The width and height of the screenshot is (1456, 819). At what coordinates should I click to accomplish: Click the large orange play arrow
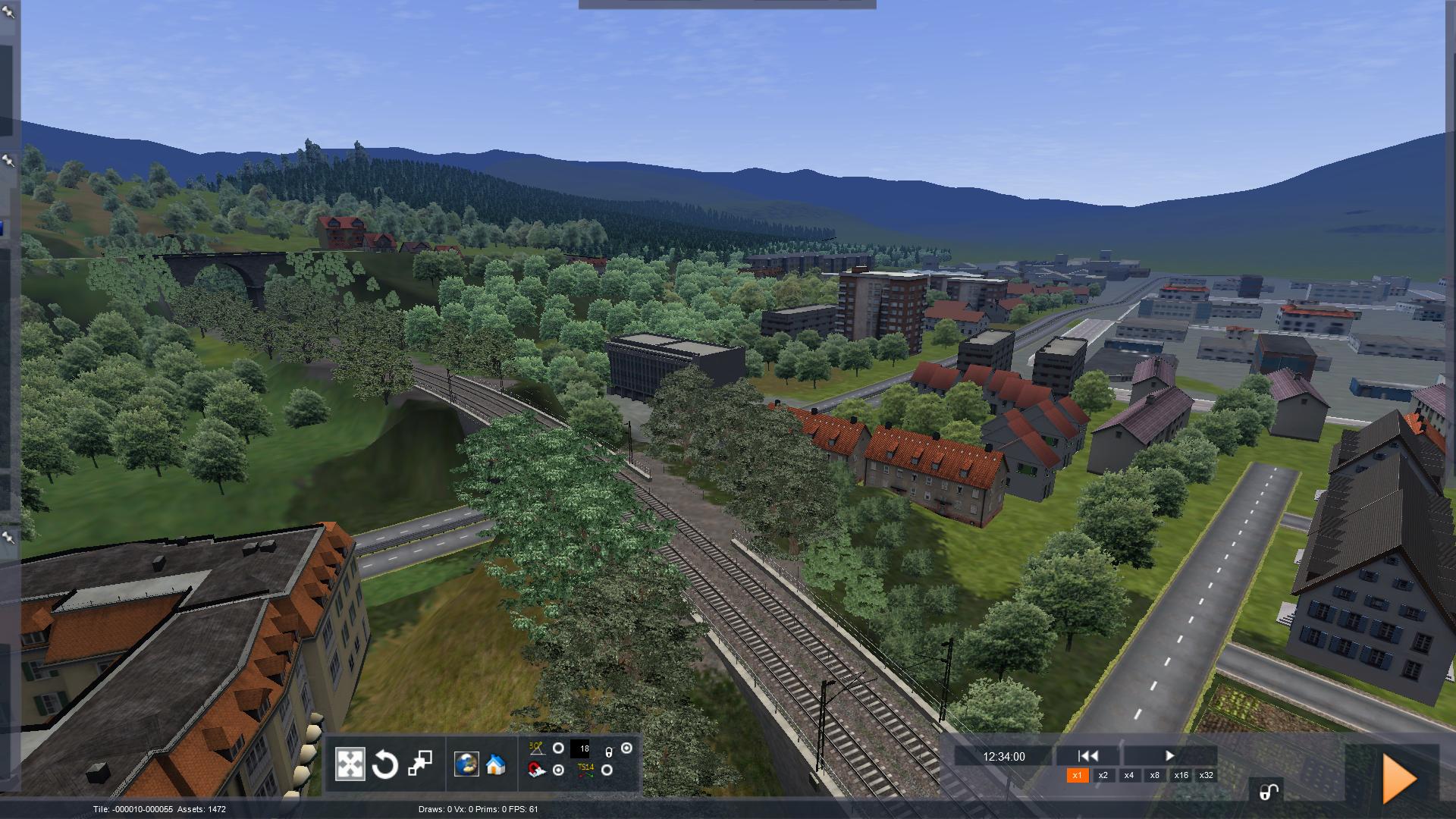coord(1399,779)
